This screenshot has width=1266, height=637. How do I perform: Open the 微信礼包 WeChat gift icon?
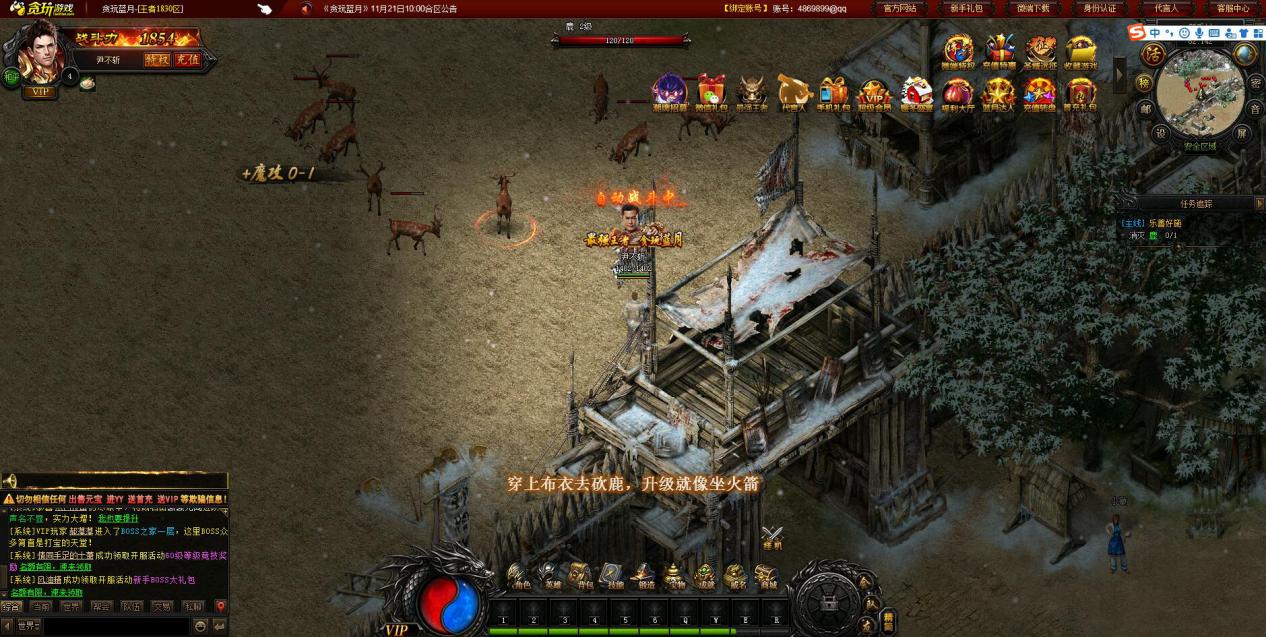[x=711, y=92]
